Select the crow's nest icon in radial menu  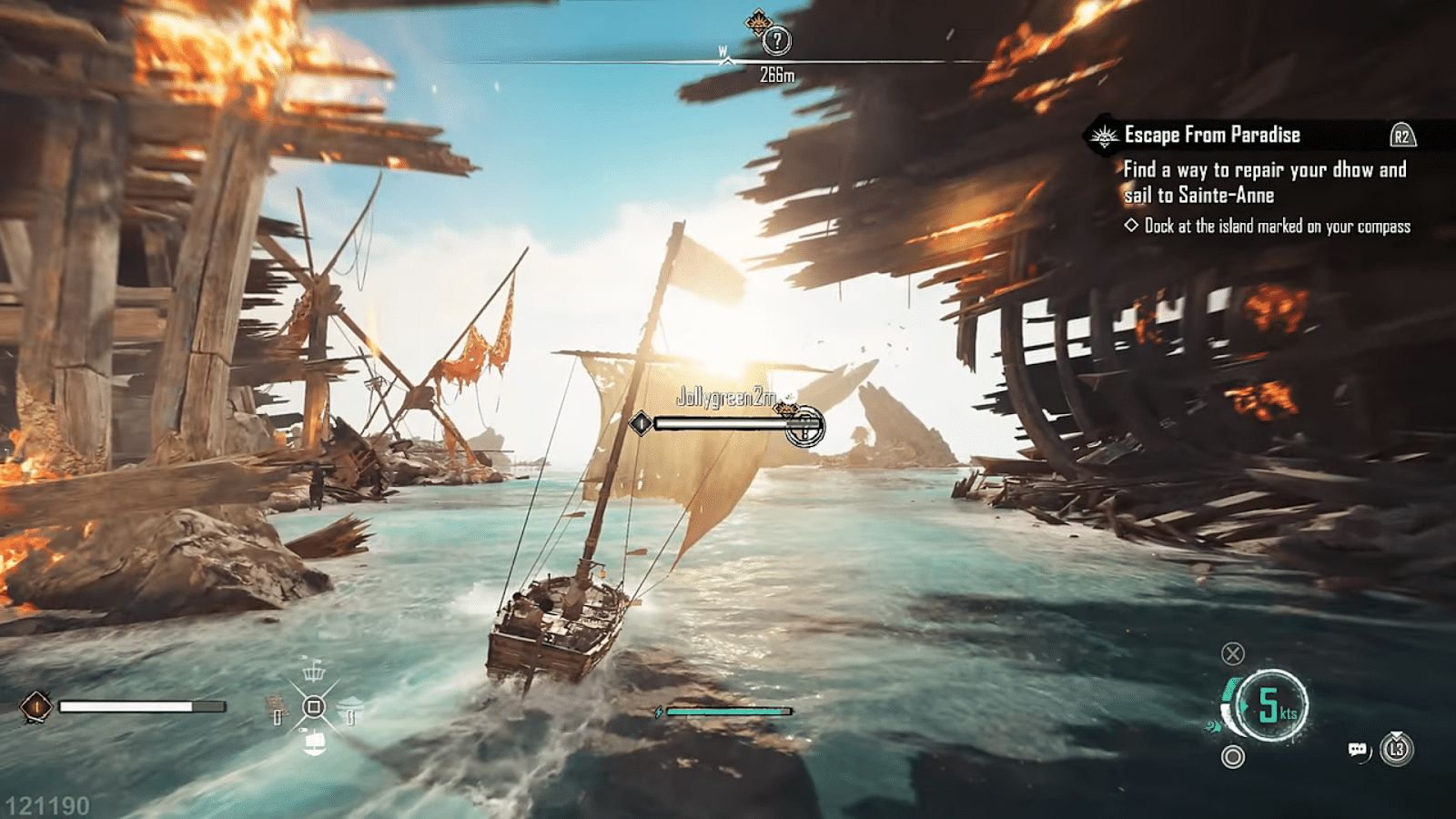coord(313,672)
